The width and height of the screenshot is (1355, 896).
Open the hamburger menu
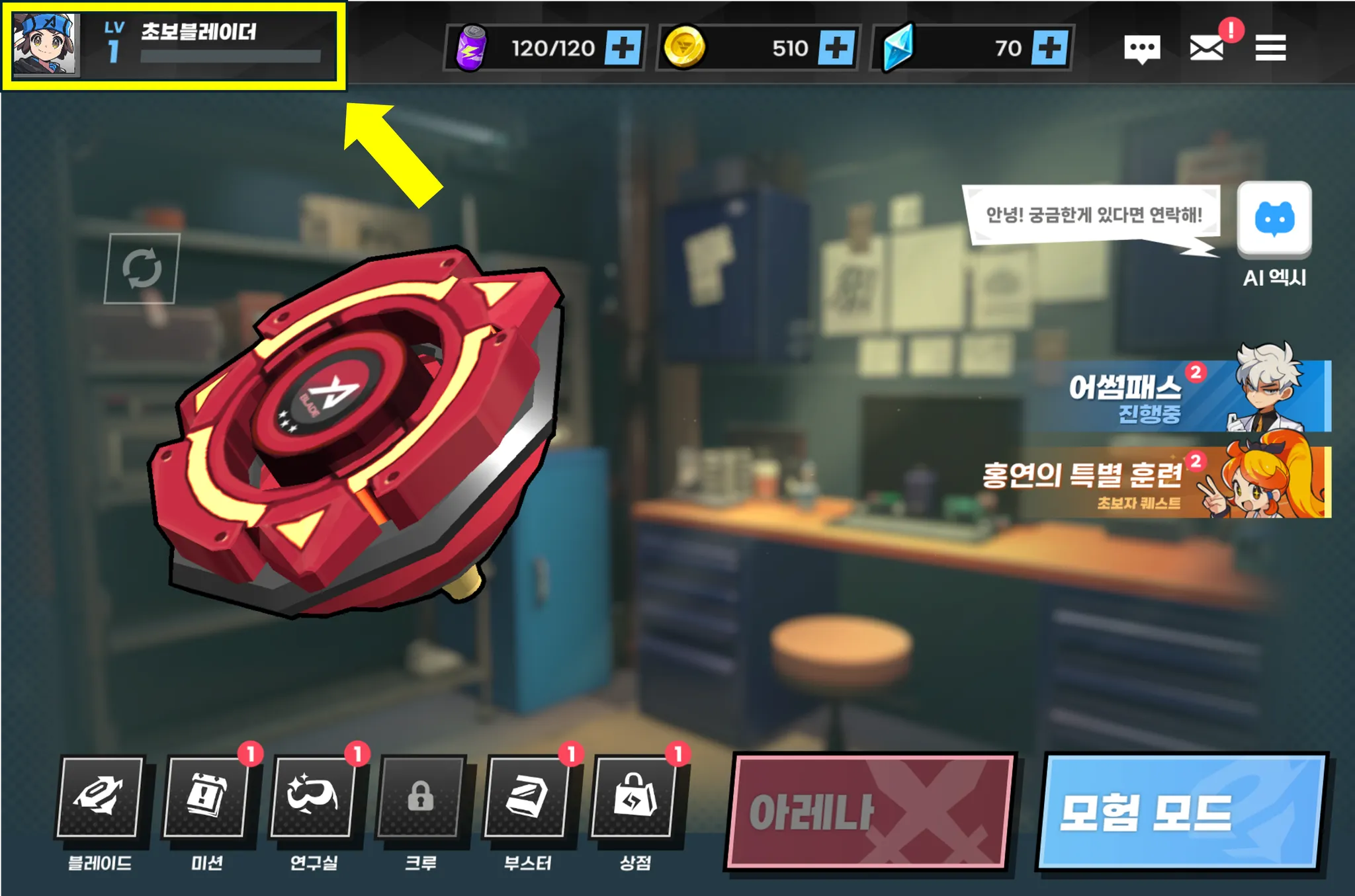click(1270, 48)
